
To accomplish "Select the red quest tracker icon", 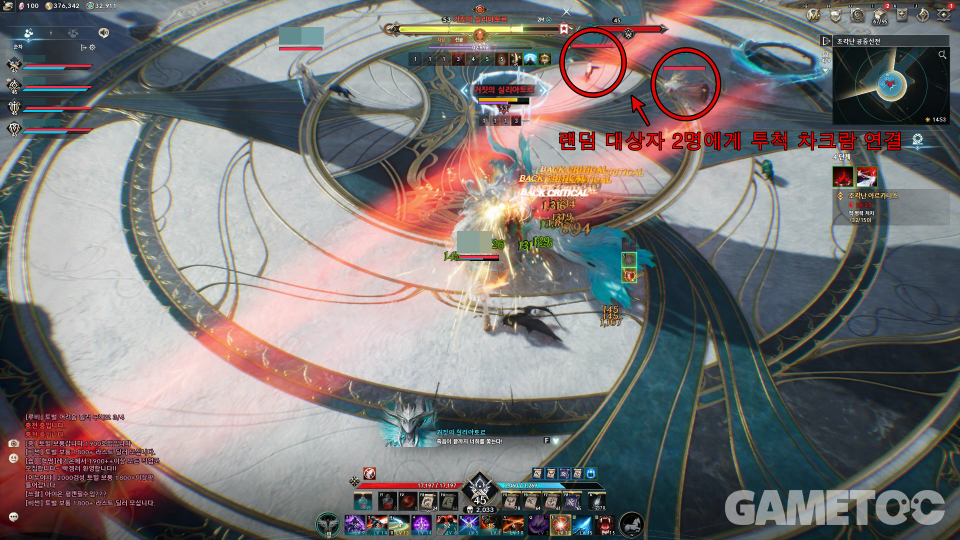I will 842,177.
